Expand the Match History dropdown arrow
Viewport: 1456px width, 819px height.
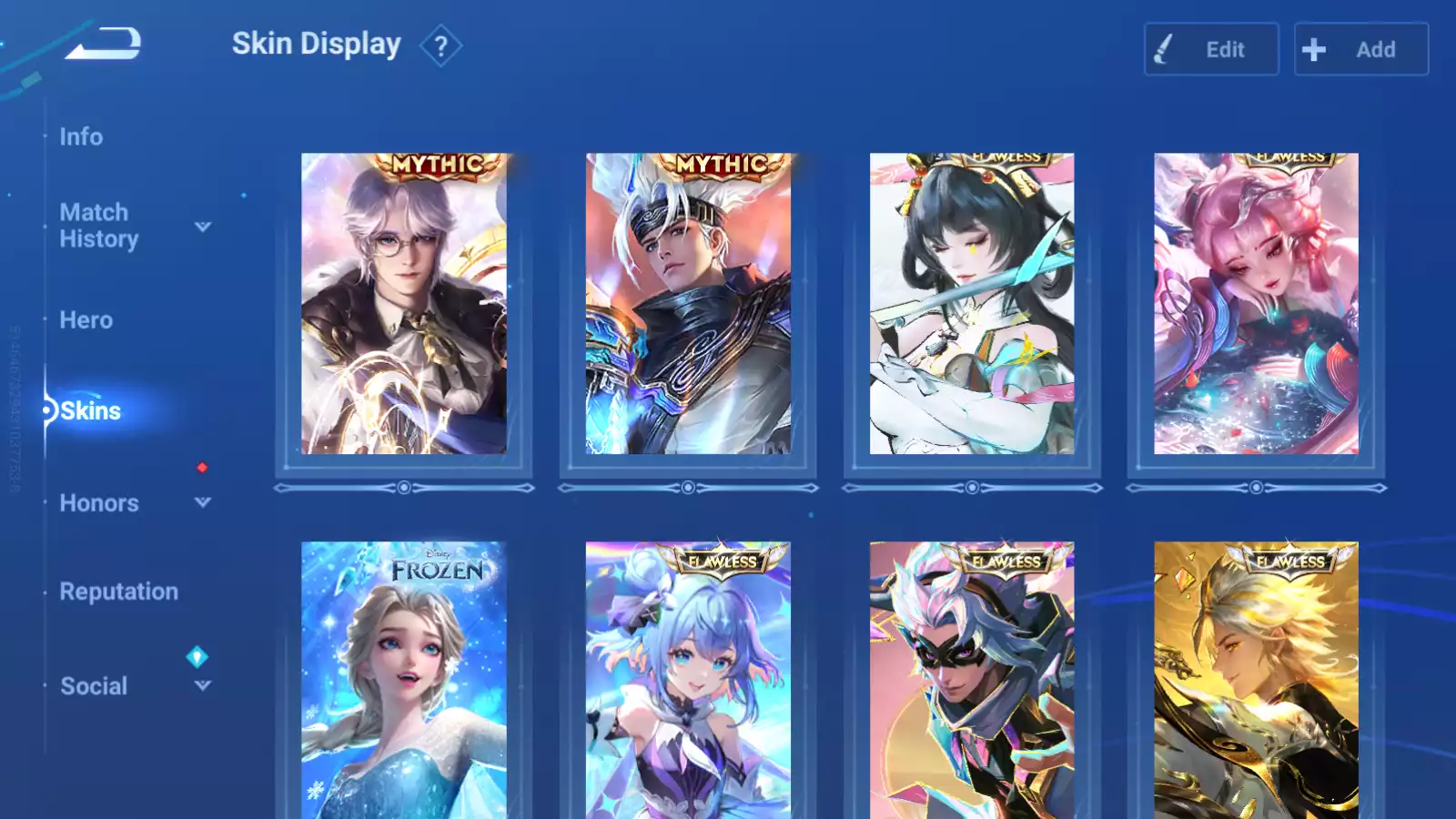(203, 227)
